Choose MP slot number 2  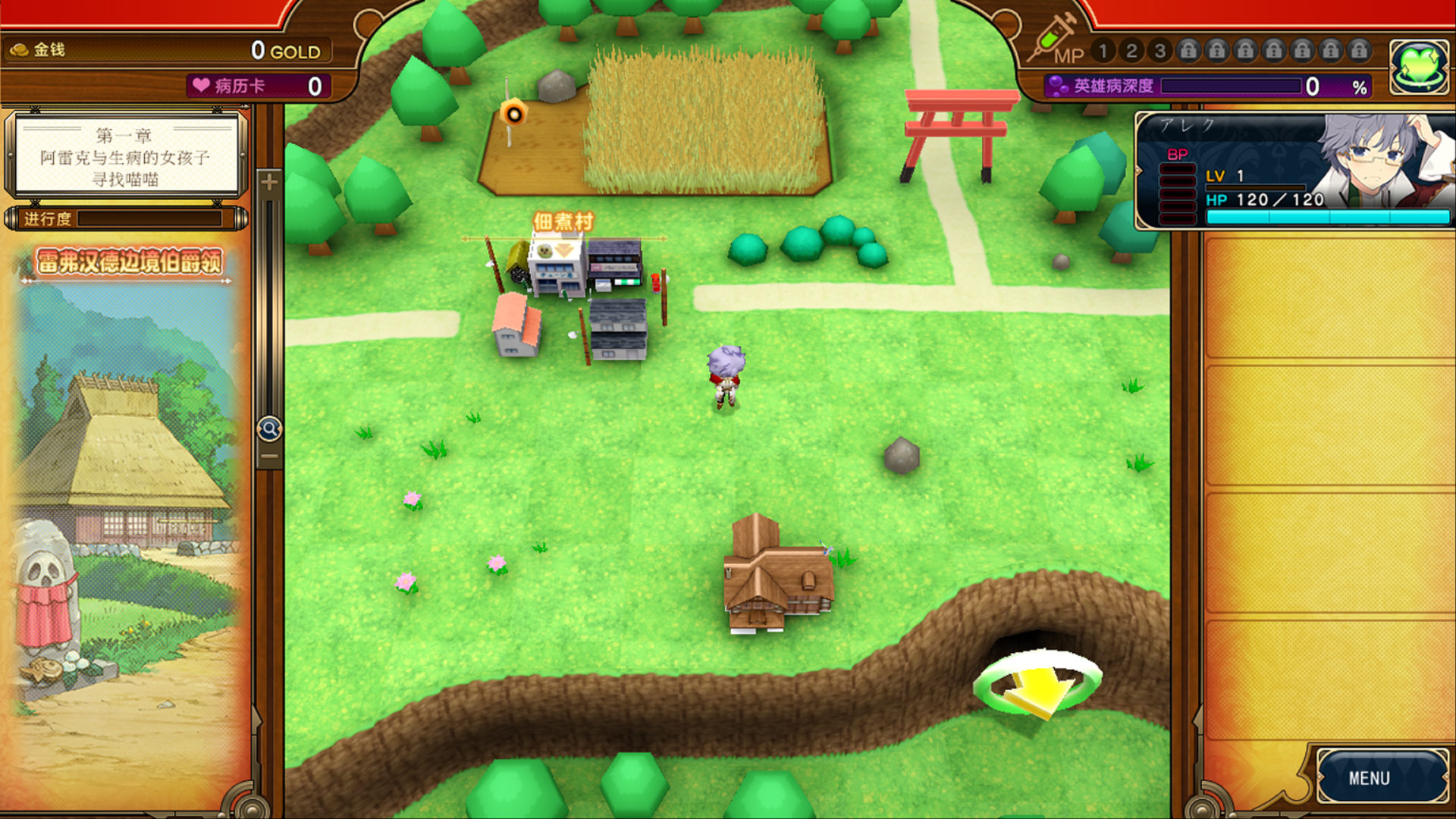coord(1131,51)
